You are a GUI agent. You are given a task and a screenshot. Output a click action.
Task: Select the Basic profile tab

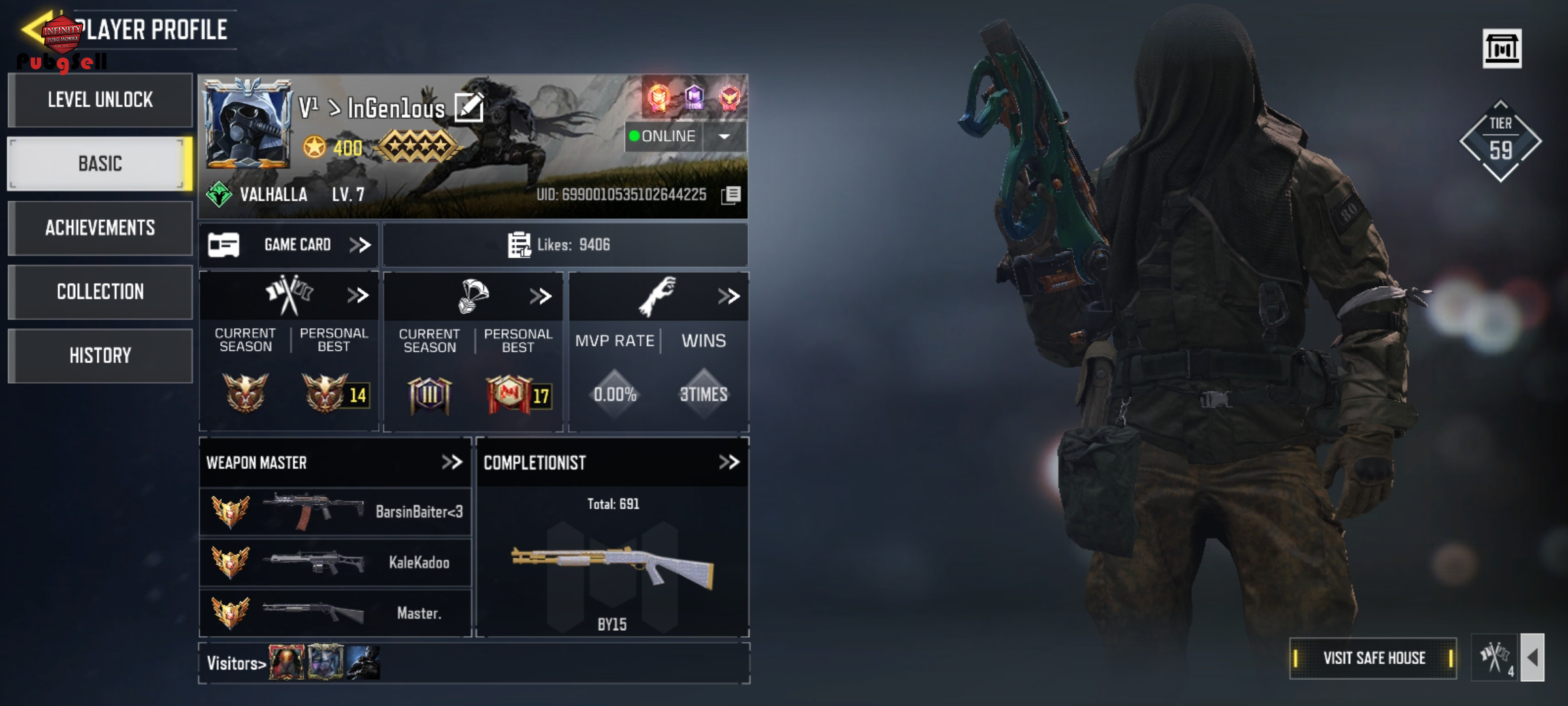pyautogui.click(x=100, y=163)
